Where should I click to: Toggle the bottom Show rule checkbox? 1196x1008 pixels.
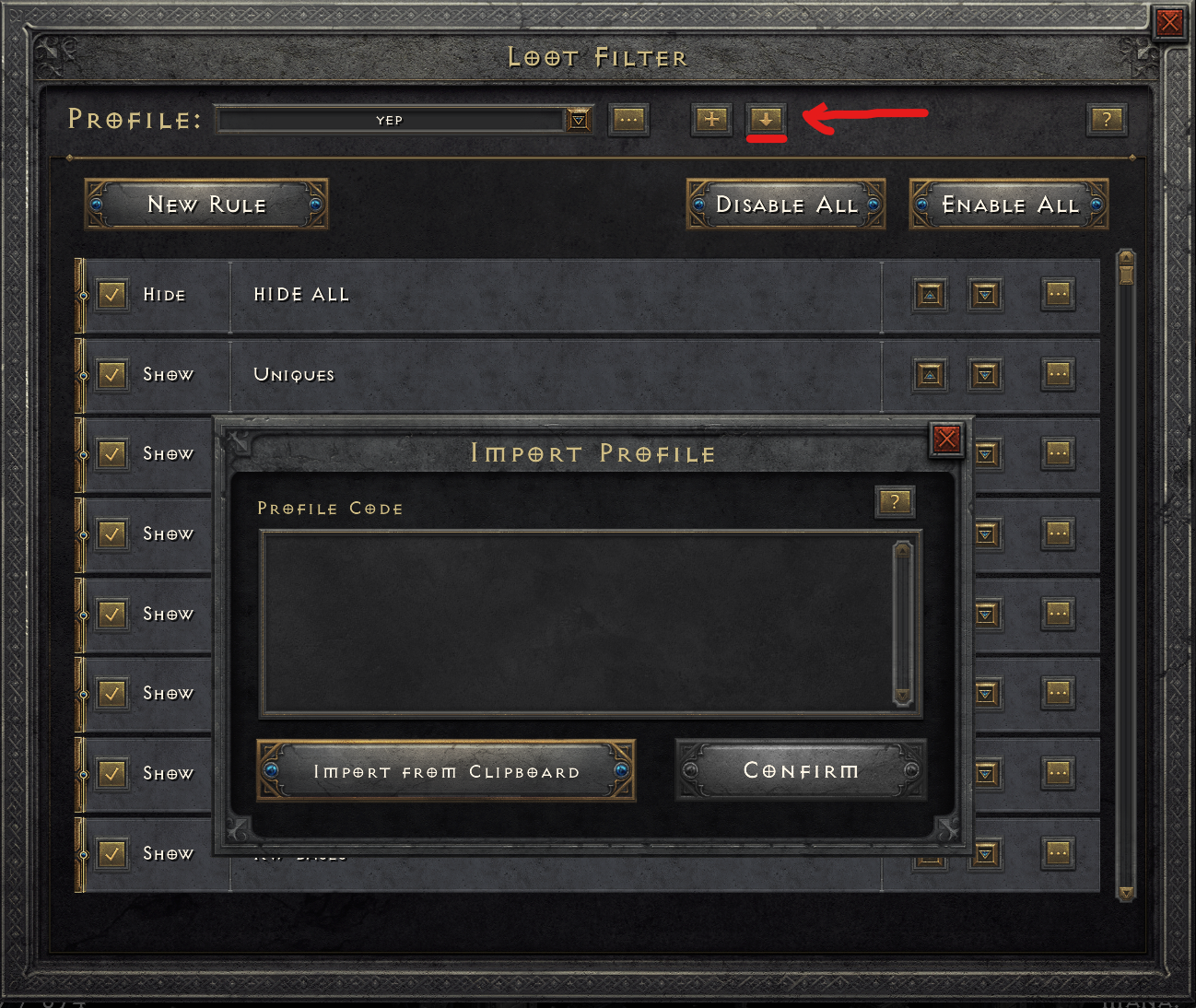pyautogui.click(x=111, y=853)
